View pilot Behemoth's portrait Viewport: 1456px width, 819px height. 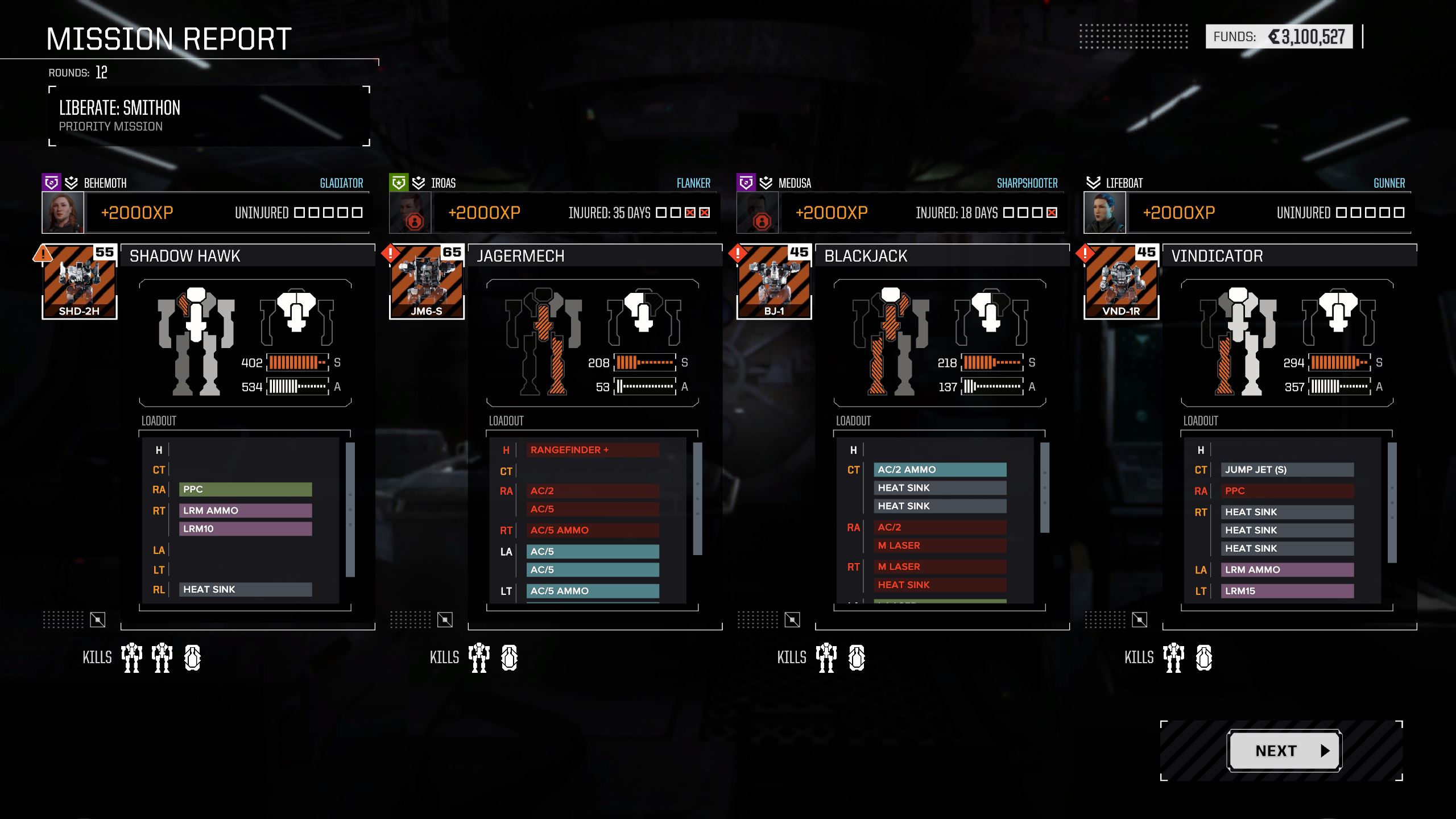pos(63,213)
